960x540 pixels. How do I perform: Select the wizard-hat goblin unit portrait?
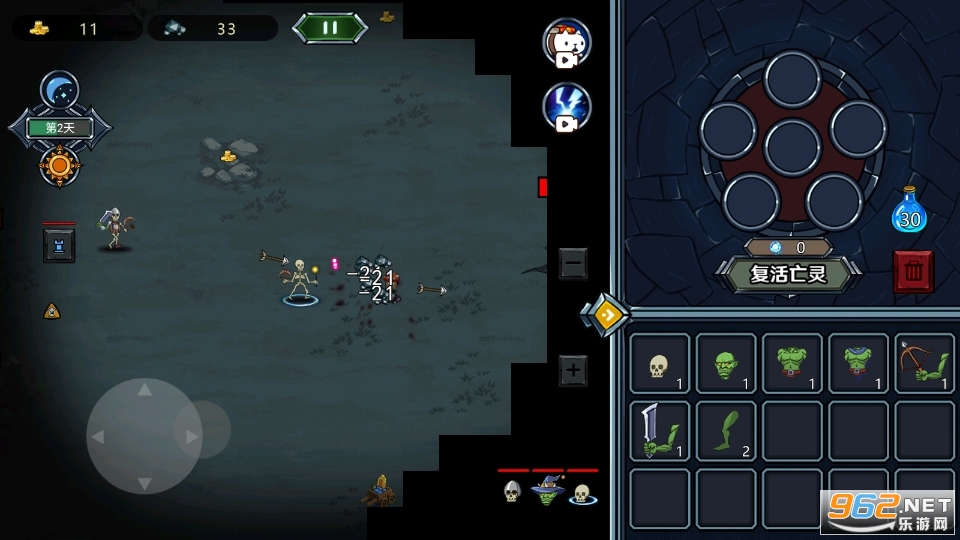click(x=547, y=492)
